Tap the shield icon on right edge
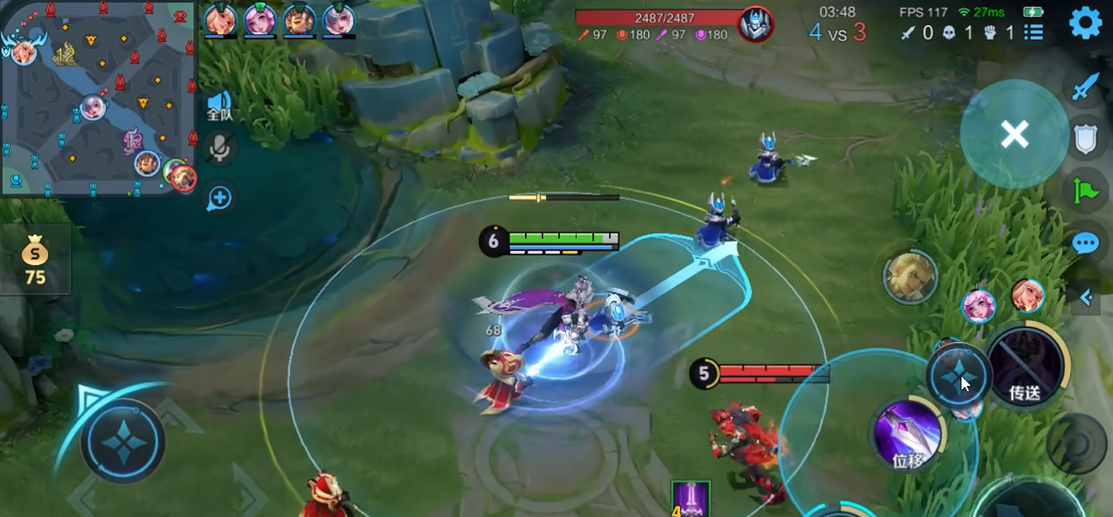 (1085, 139)
